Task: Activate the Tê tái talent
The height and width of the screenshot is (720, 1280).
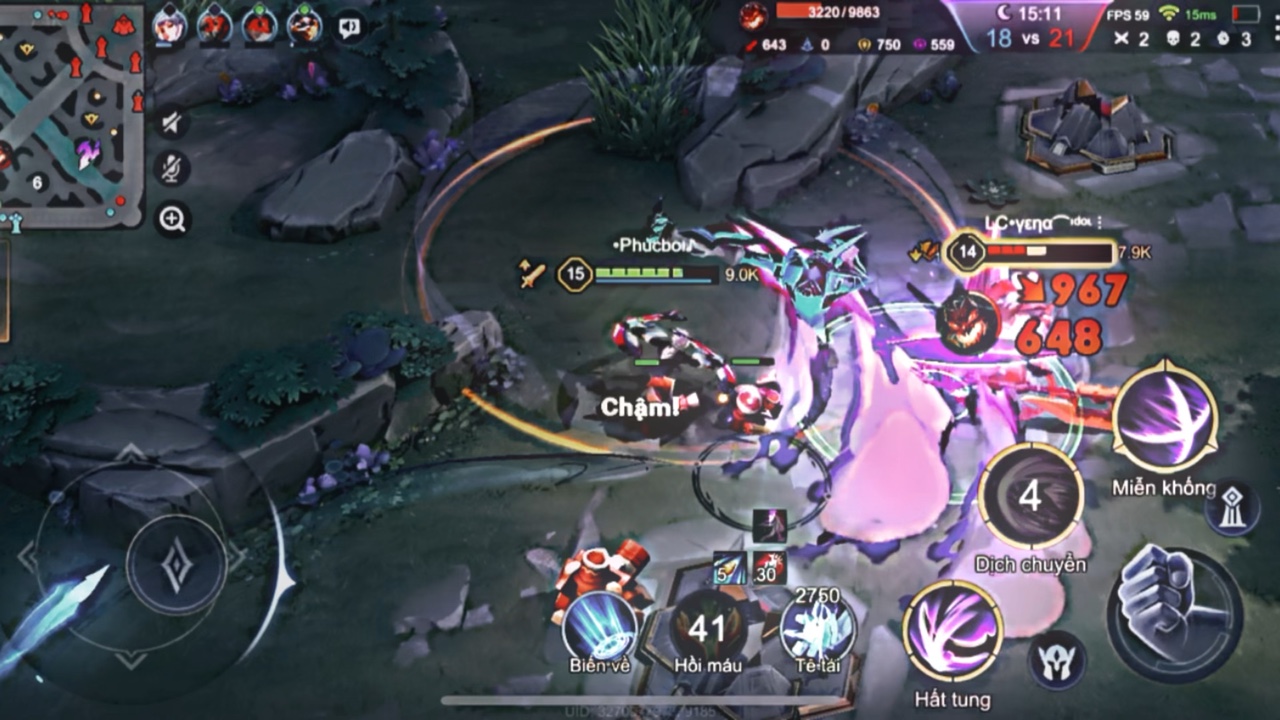Action: coord(817,627)
